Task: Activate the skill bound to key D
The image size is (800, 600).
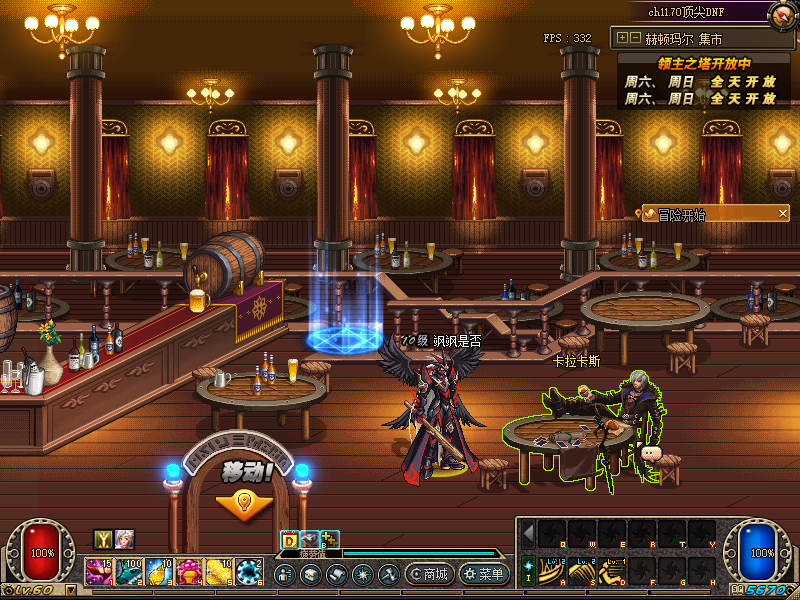Action: [x=612, y=571]
